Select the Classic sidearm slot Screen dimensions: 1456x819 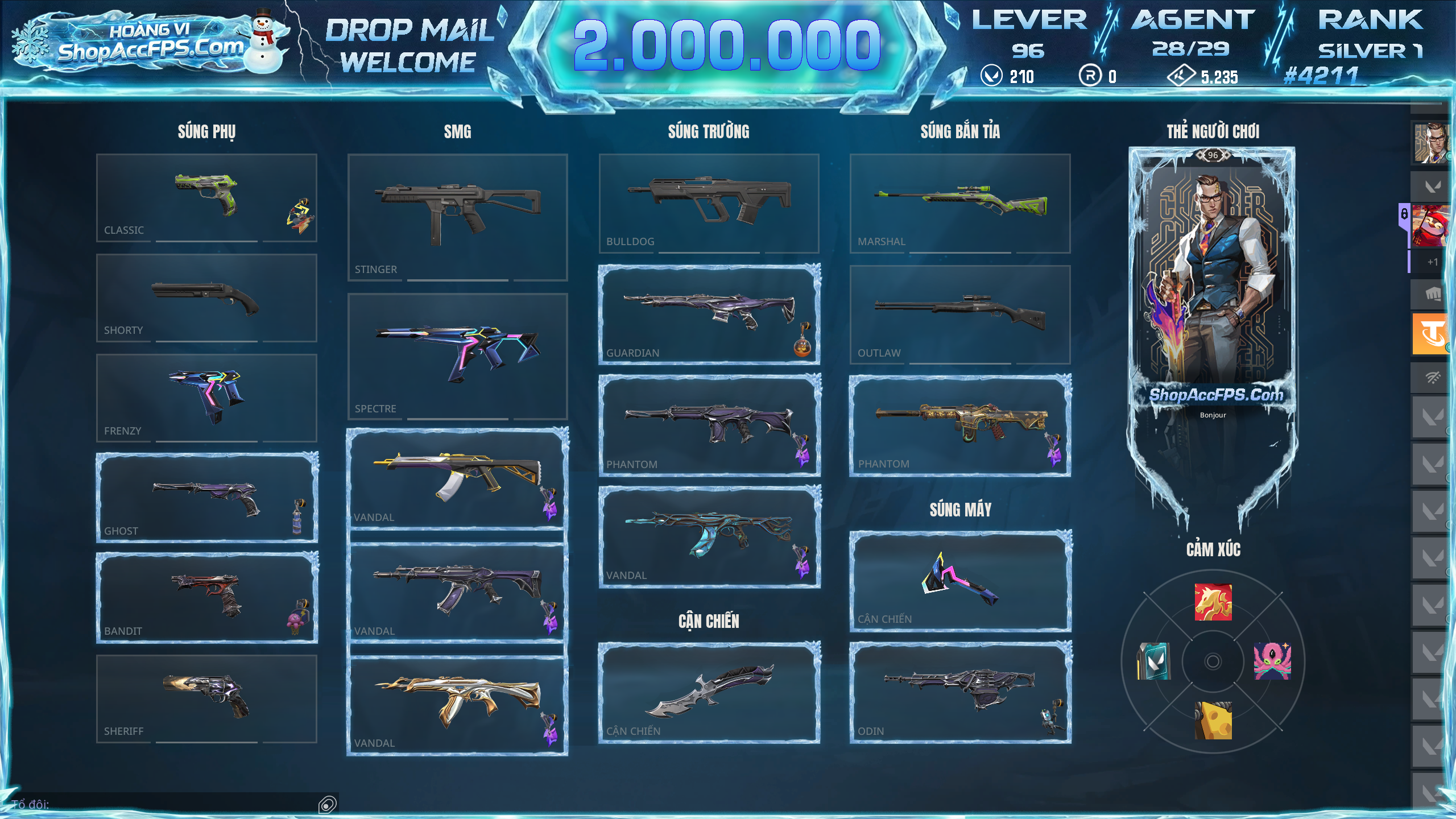tap(206, 197)
